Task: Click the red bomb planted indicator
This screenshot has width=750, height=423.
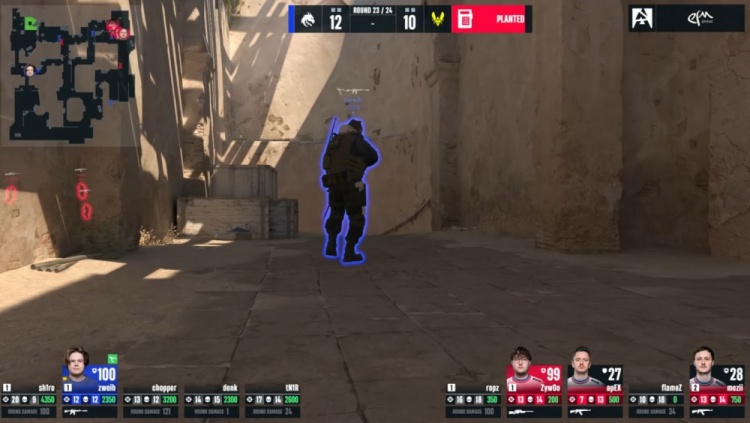Action: [x=490, y=19]
